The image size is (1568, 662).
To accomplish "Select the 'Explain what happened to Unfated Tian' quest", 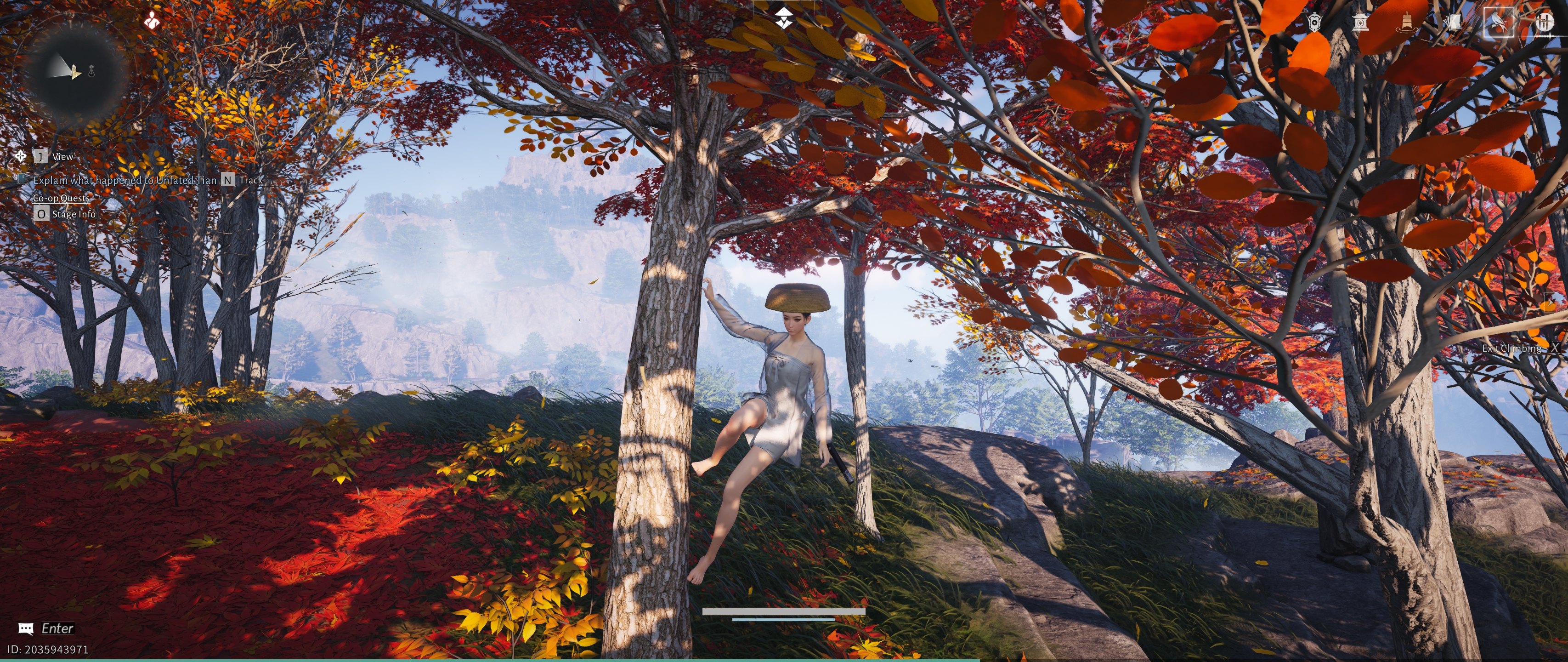I will click(125, 180).
